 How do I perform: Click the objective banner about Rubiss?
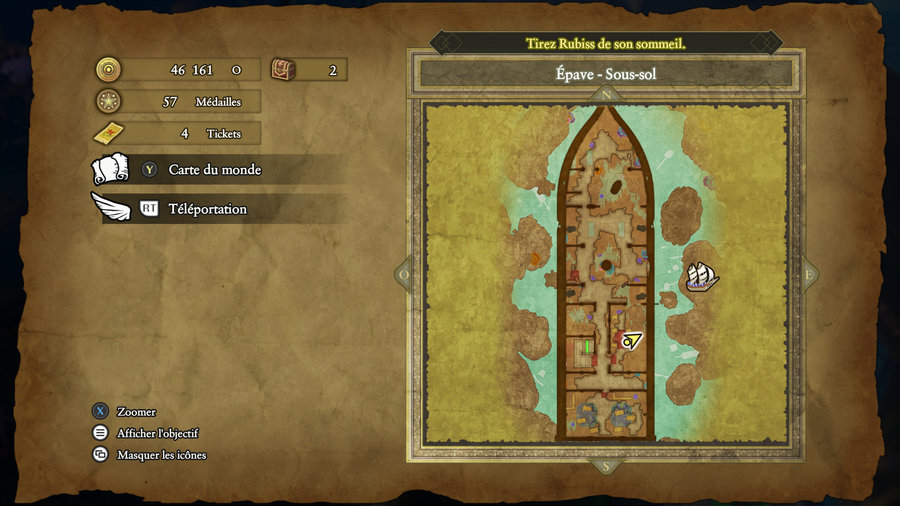(x=605, y=44)
